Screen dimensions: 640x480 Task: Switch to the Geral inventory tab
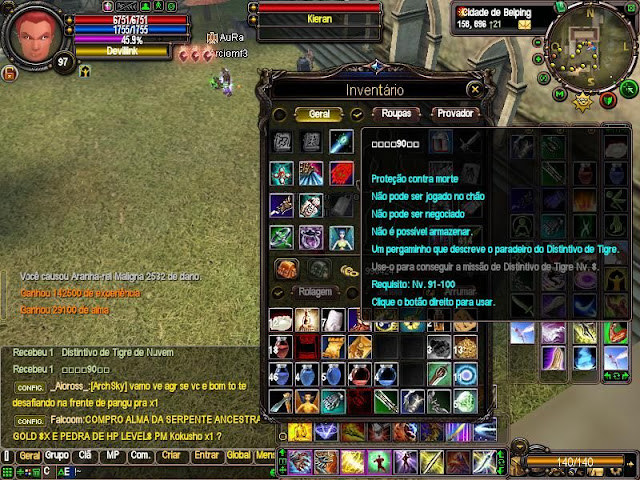318,115
